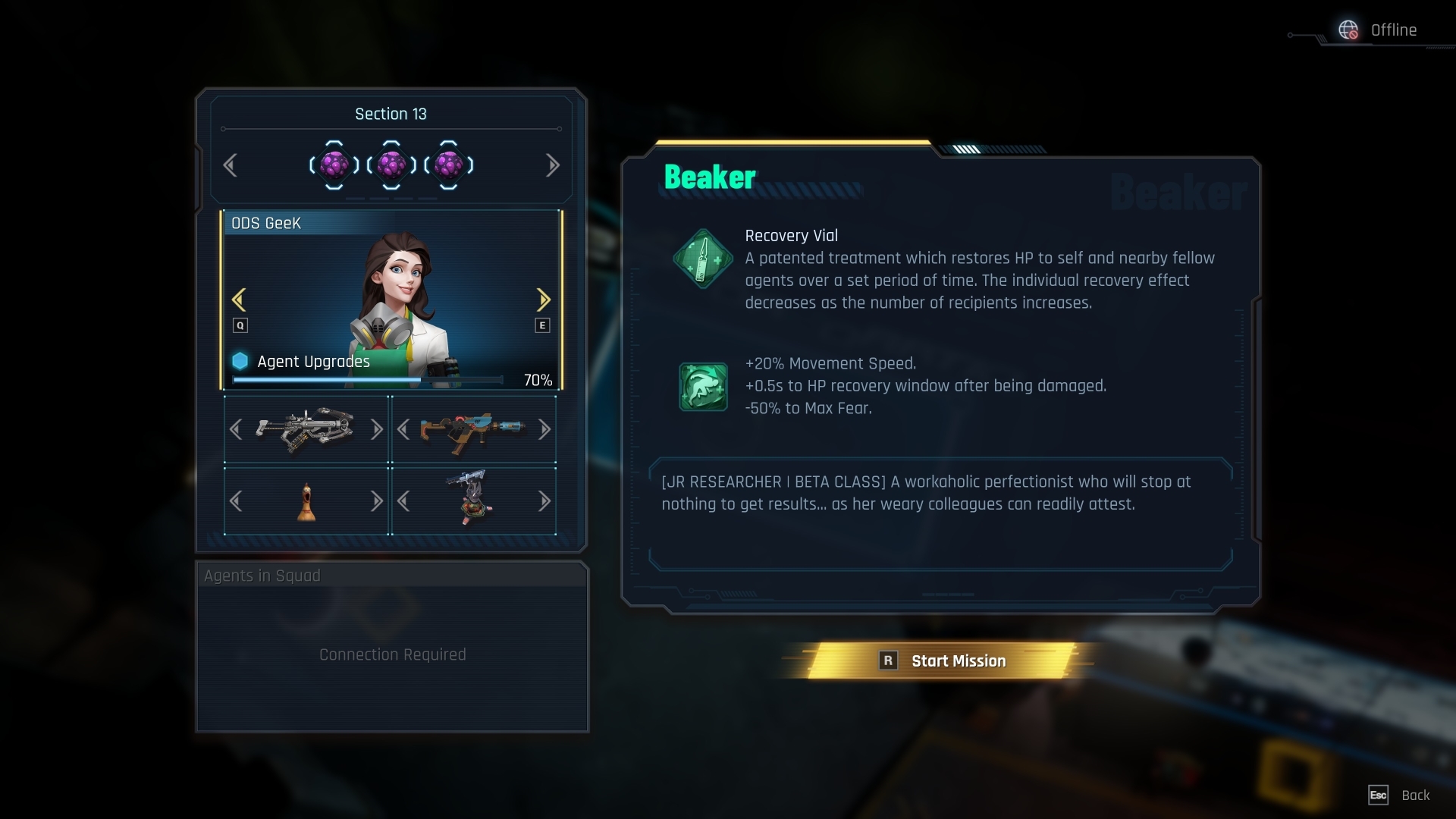Click the Recovery Vial ability icon
Image resolution: width=1456 pixels, height=819 pixels.
pyautogui.click(x=703, y=259)
